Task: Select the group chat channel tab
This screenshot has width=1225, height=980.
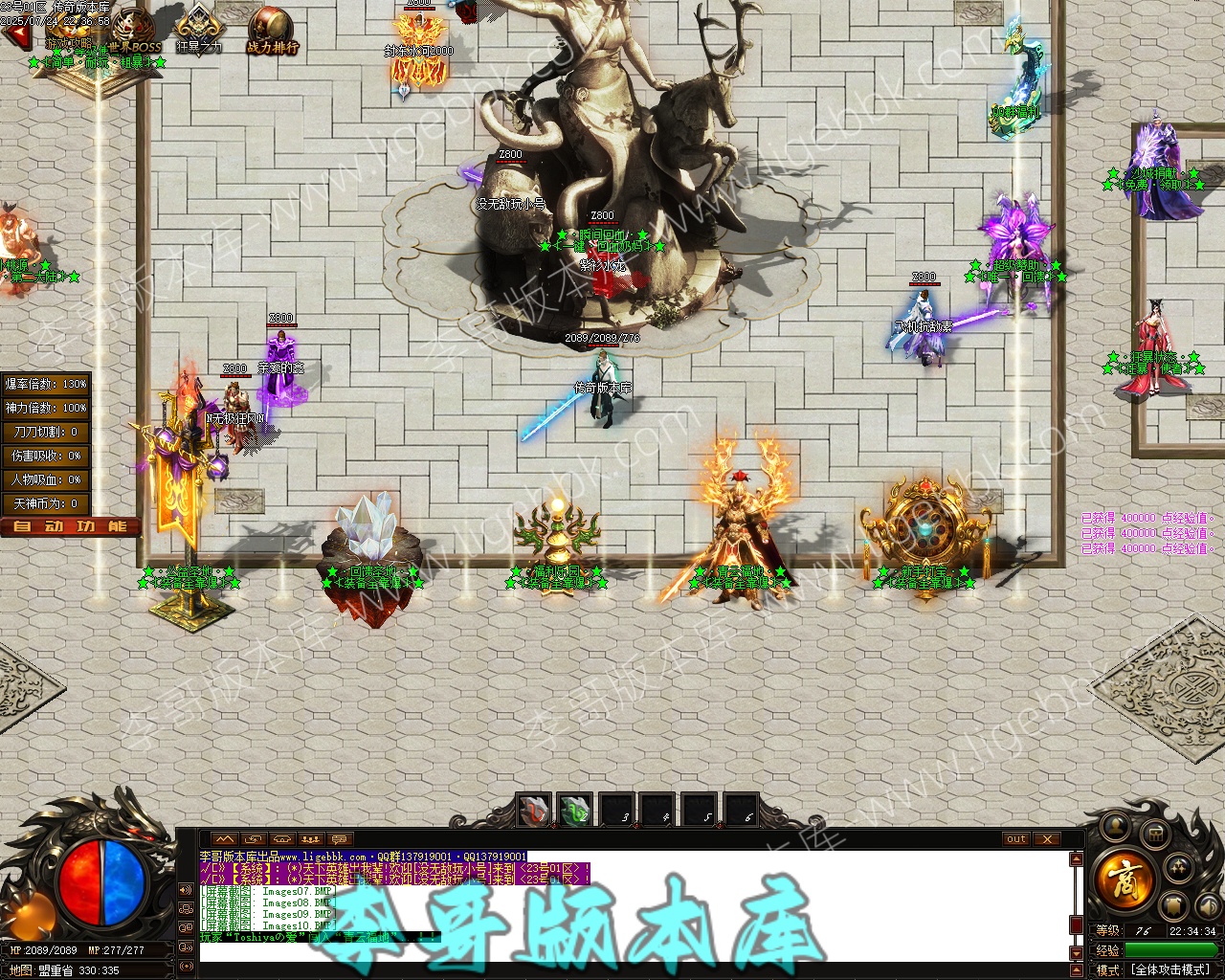Action: coord(309,839)
